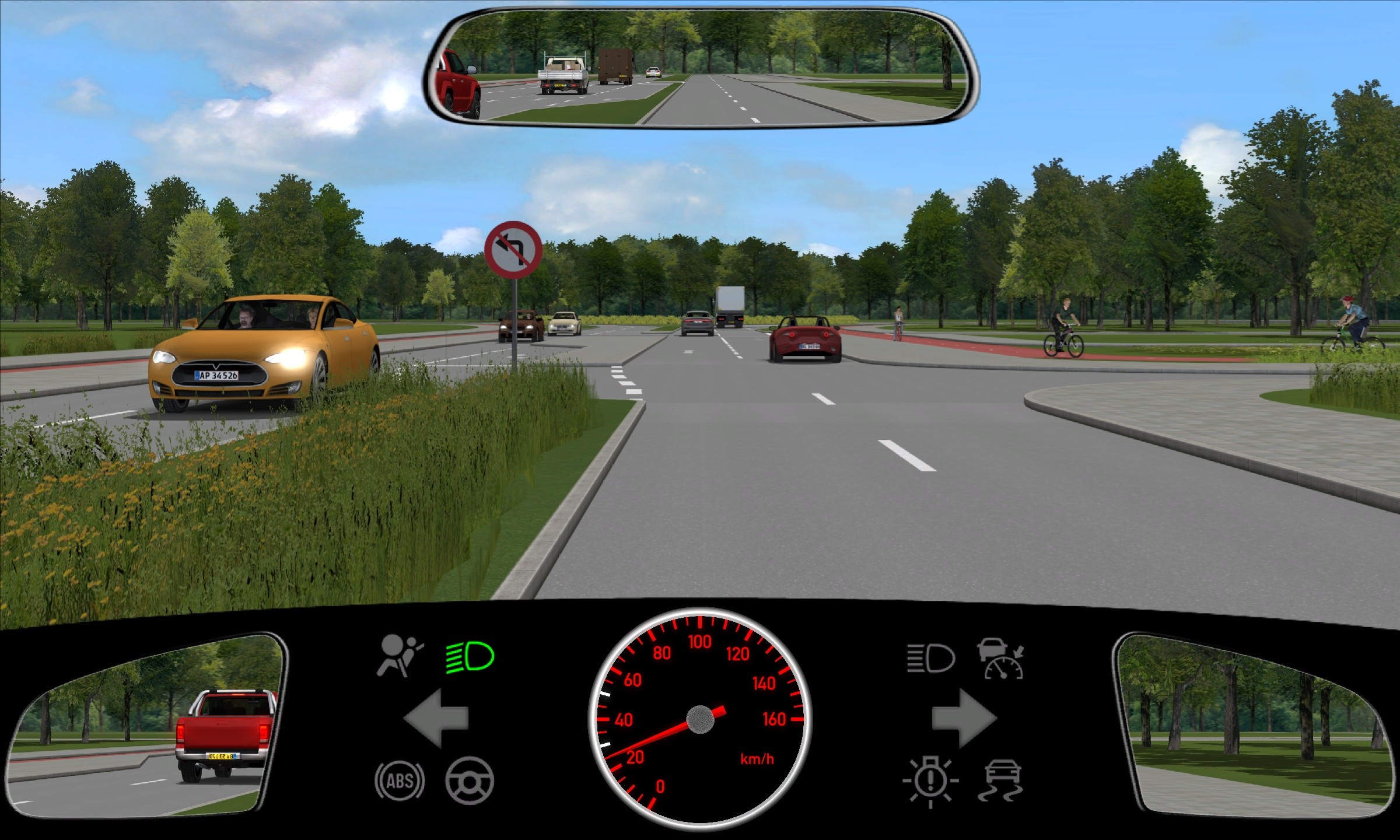Check the left side mirror
This screenshot has height=840, width=1400.
(x=146, y=726)
